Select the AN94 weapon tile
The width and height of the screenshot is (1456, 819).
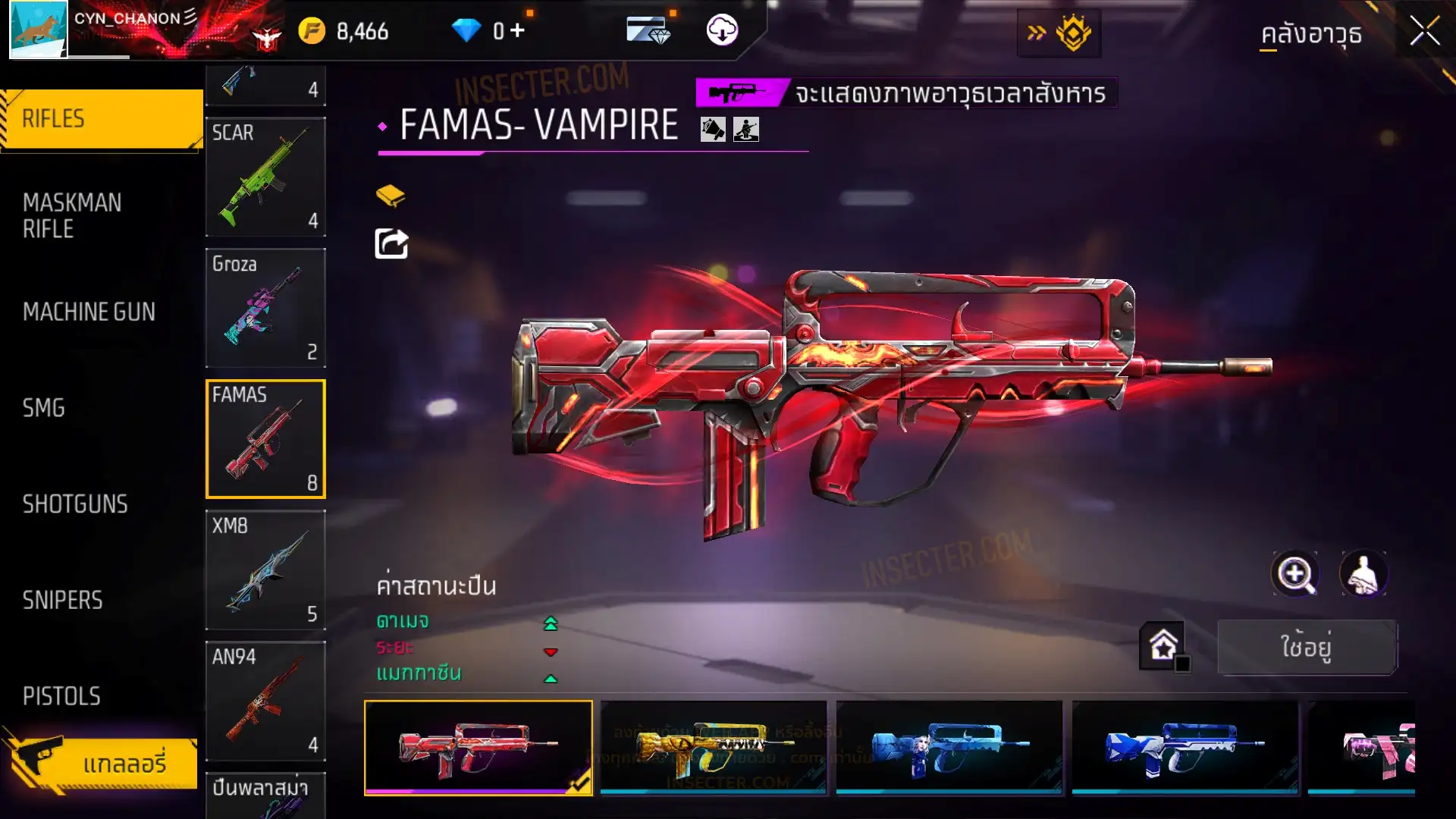[x=265, y=701]
